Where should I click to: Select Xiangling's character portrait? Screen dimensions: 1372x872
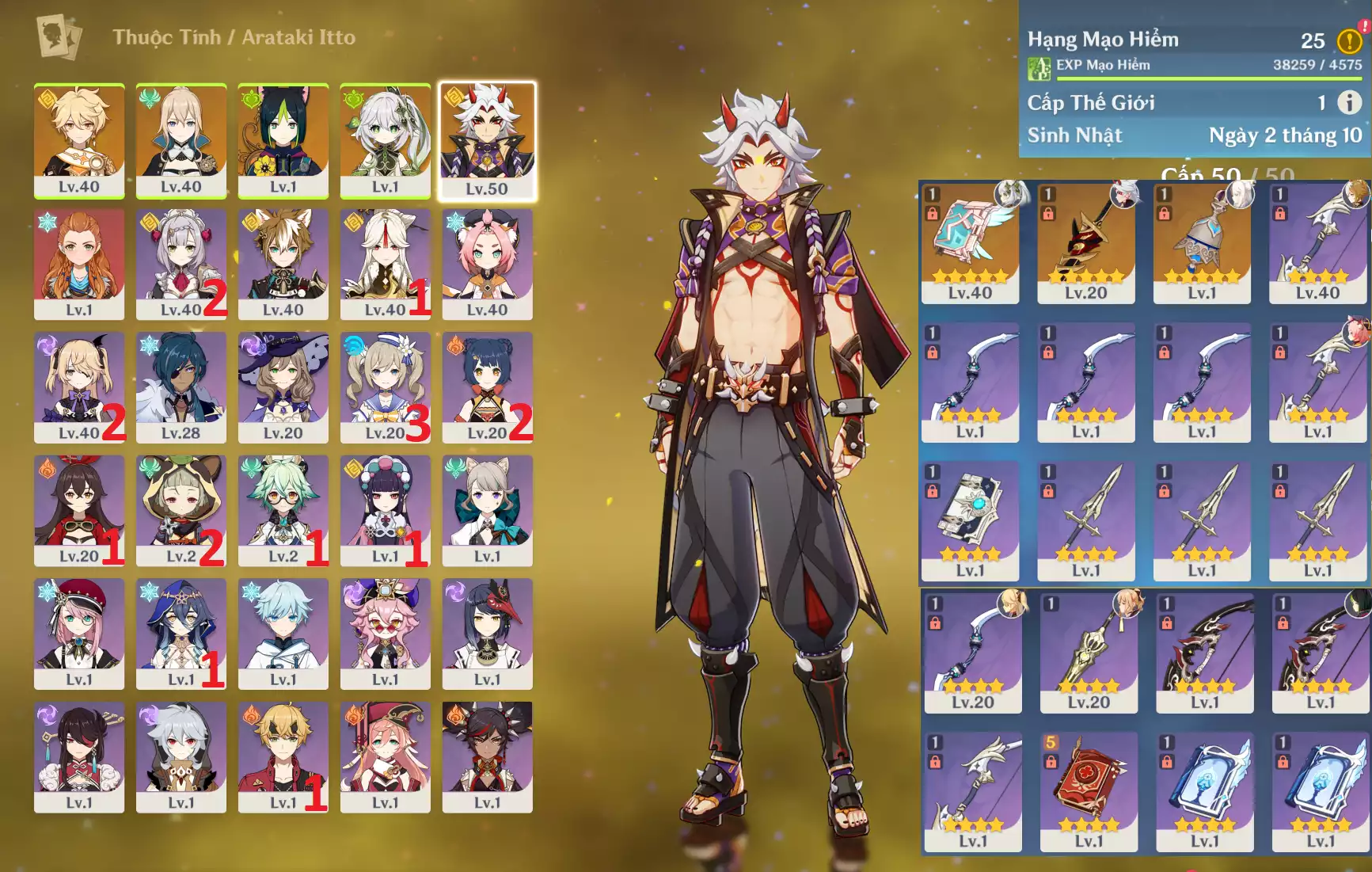tap(487, 386)
